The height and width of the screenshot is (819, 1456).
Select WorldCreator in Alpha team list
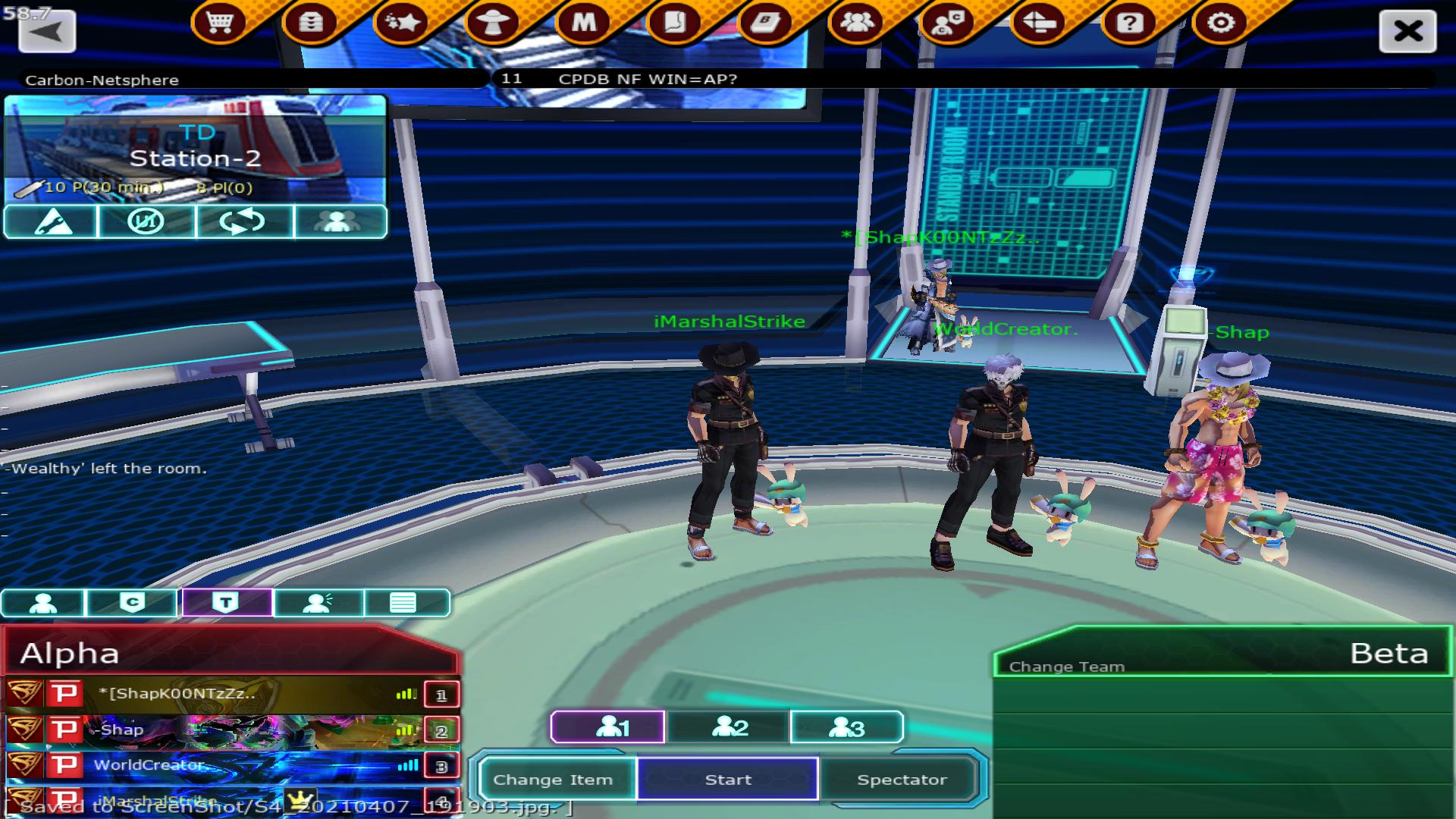[227, 765]
